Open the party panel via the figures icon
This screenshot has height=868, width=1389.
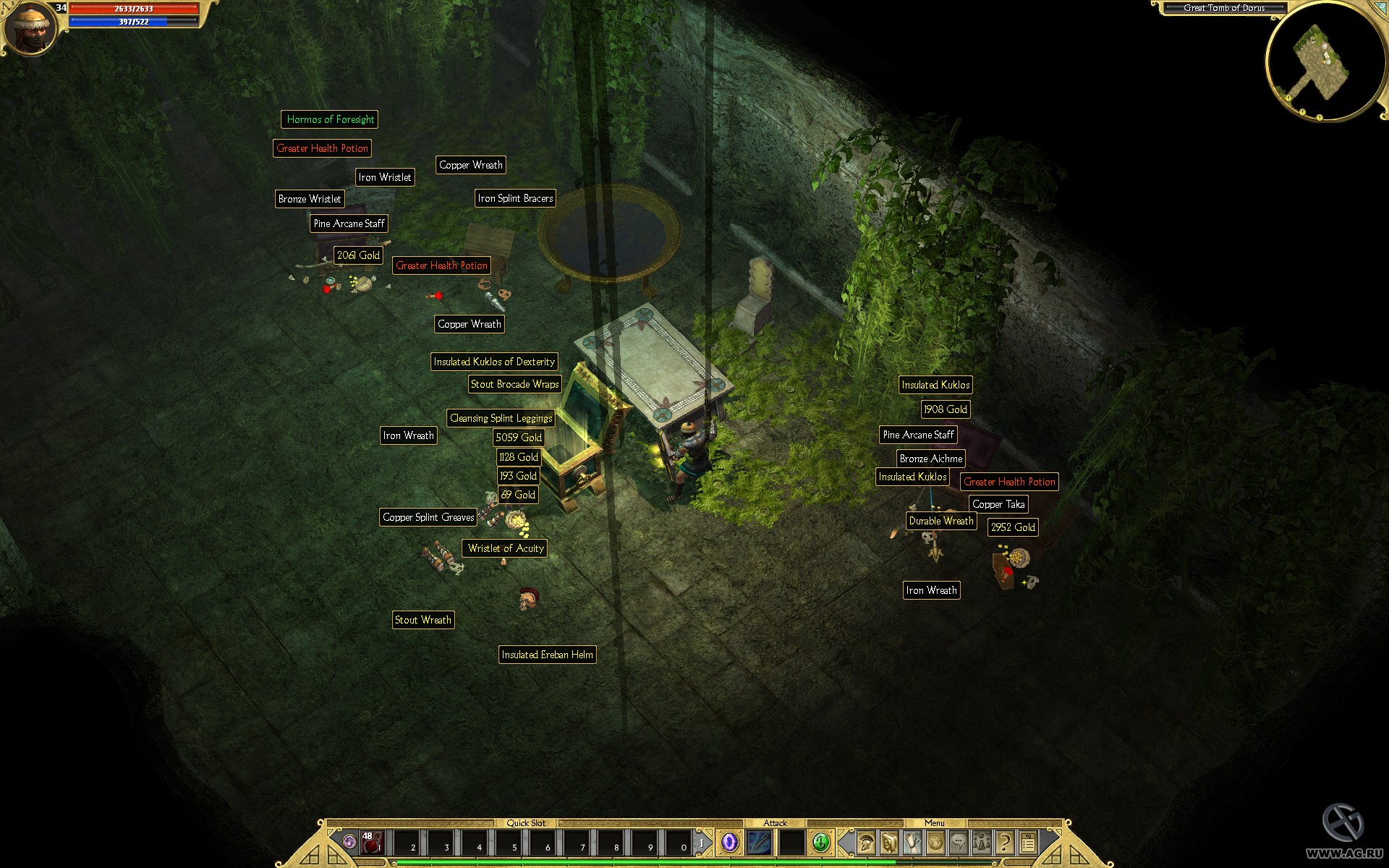click(982, 843)
